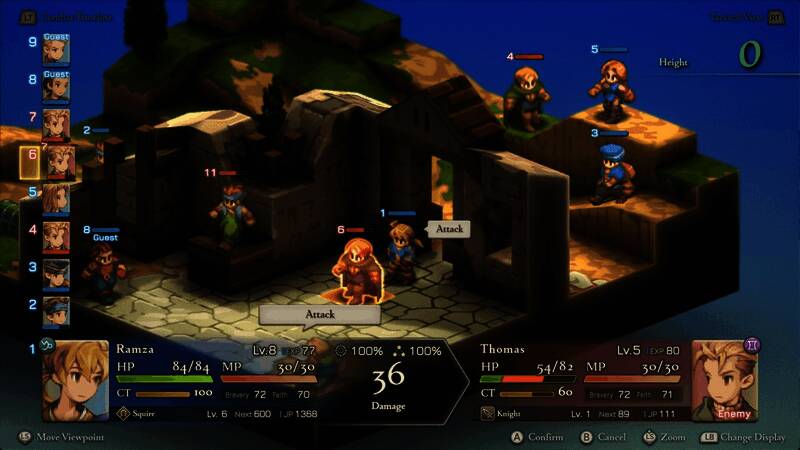Click the Attack tag beside the attacking unit
The width and height of the screenshot is (800, 450).
pos(449,229)
